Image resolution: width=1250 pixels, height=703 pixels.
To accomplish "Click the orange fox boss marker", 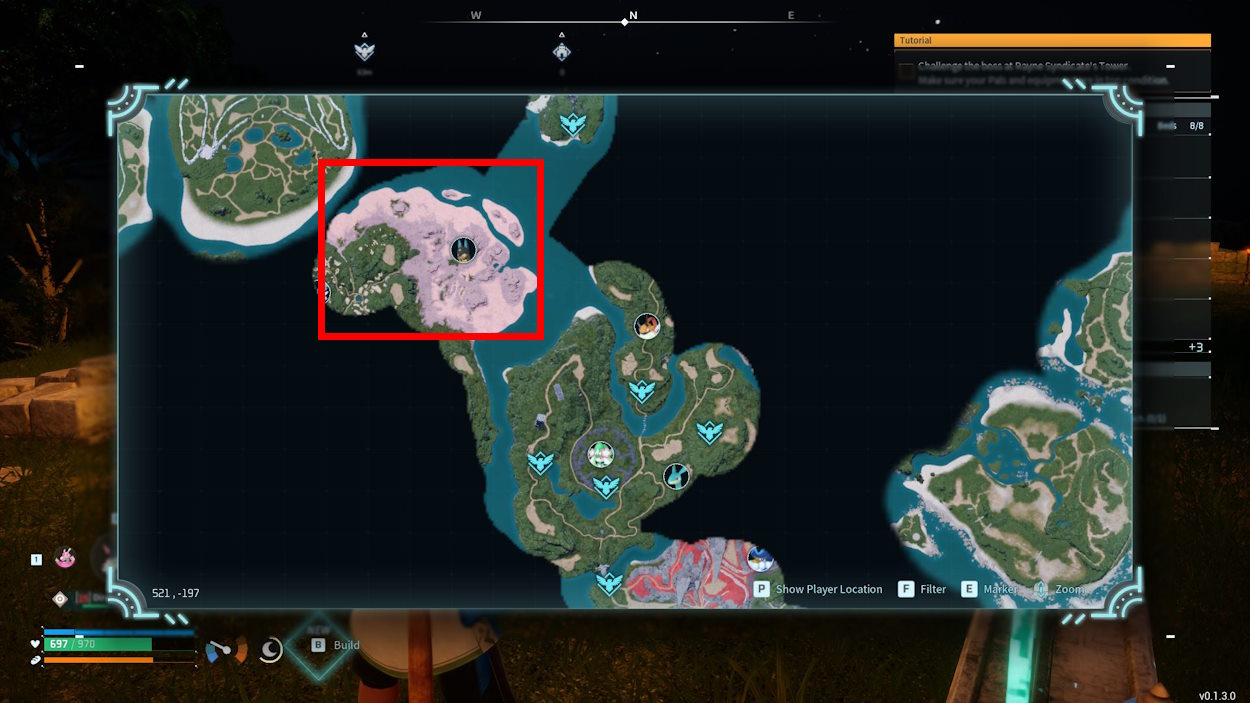I will point(647,325).
